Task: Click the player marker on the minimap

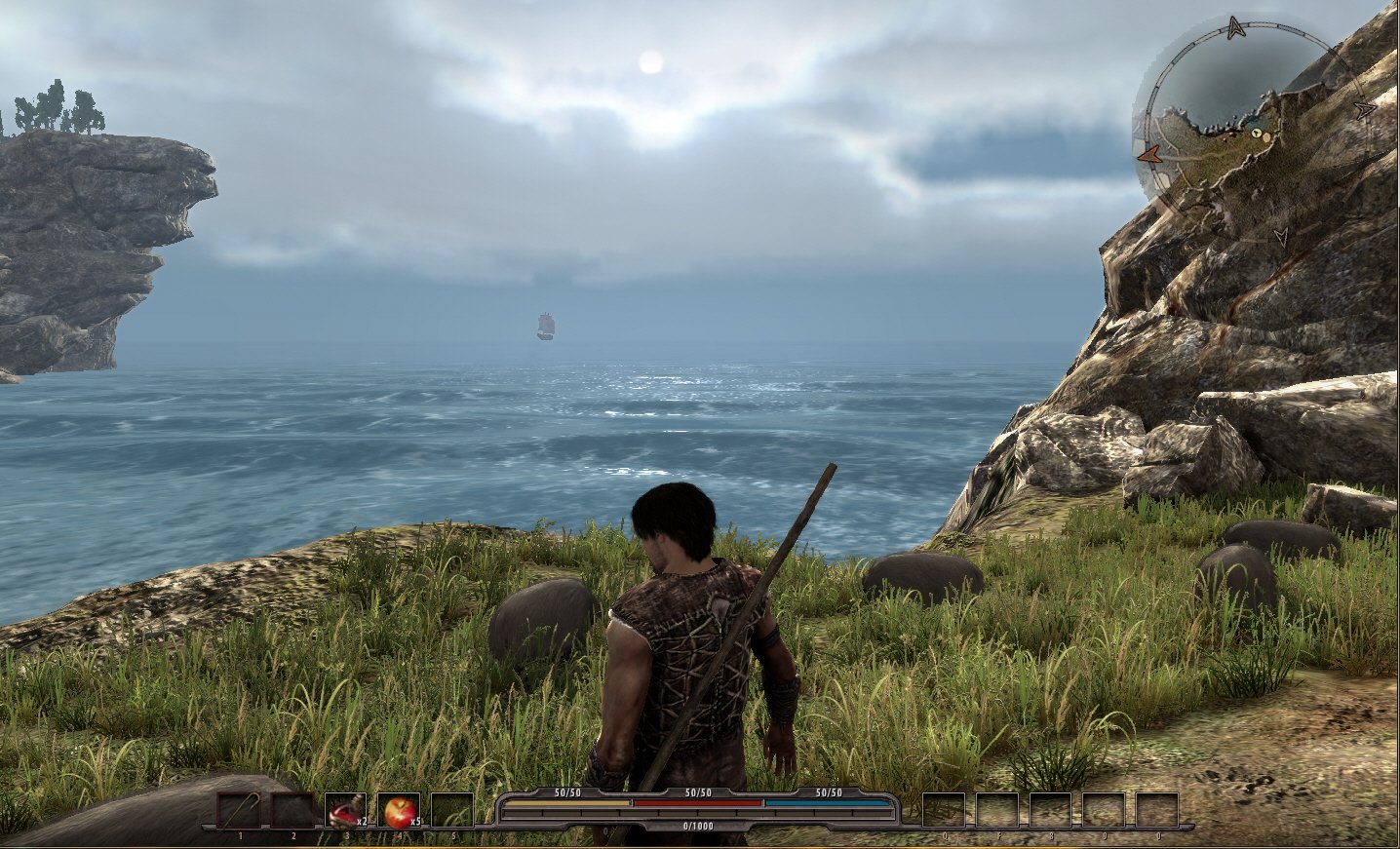Action: pos(1257,134)
